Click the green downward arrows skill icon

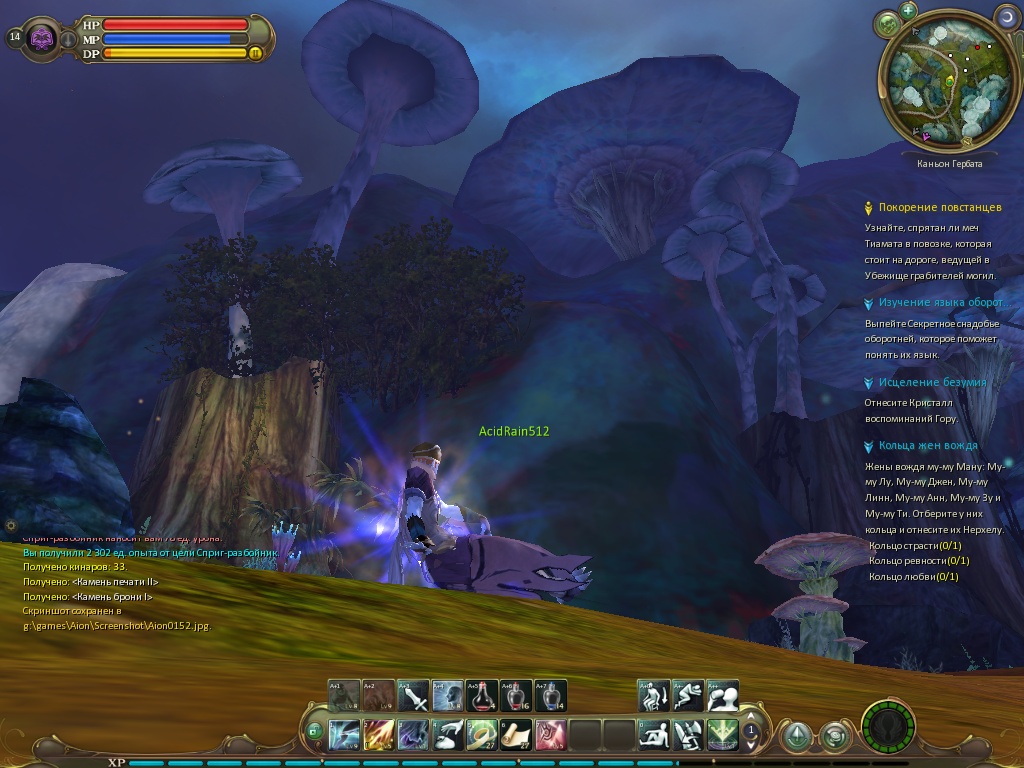coord(722,734)
